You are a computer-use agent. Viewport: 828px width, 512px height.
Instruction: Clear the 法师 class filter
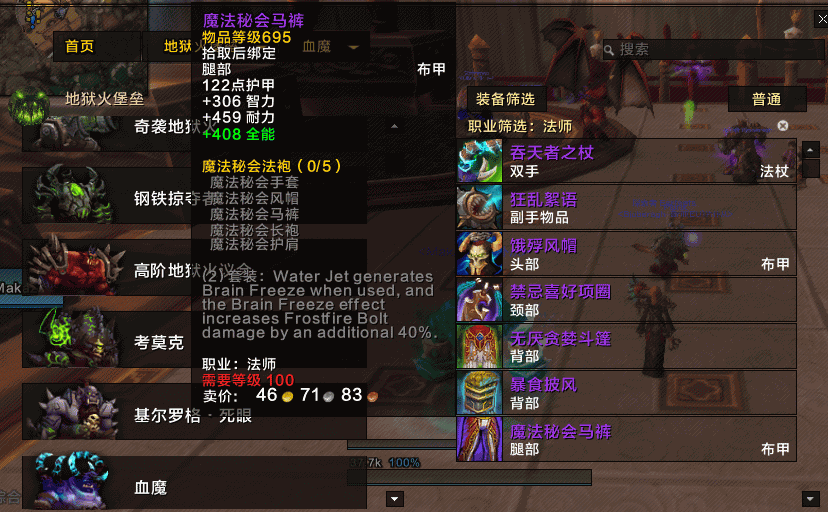click(783, 126)
